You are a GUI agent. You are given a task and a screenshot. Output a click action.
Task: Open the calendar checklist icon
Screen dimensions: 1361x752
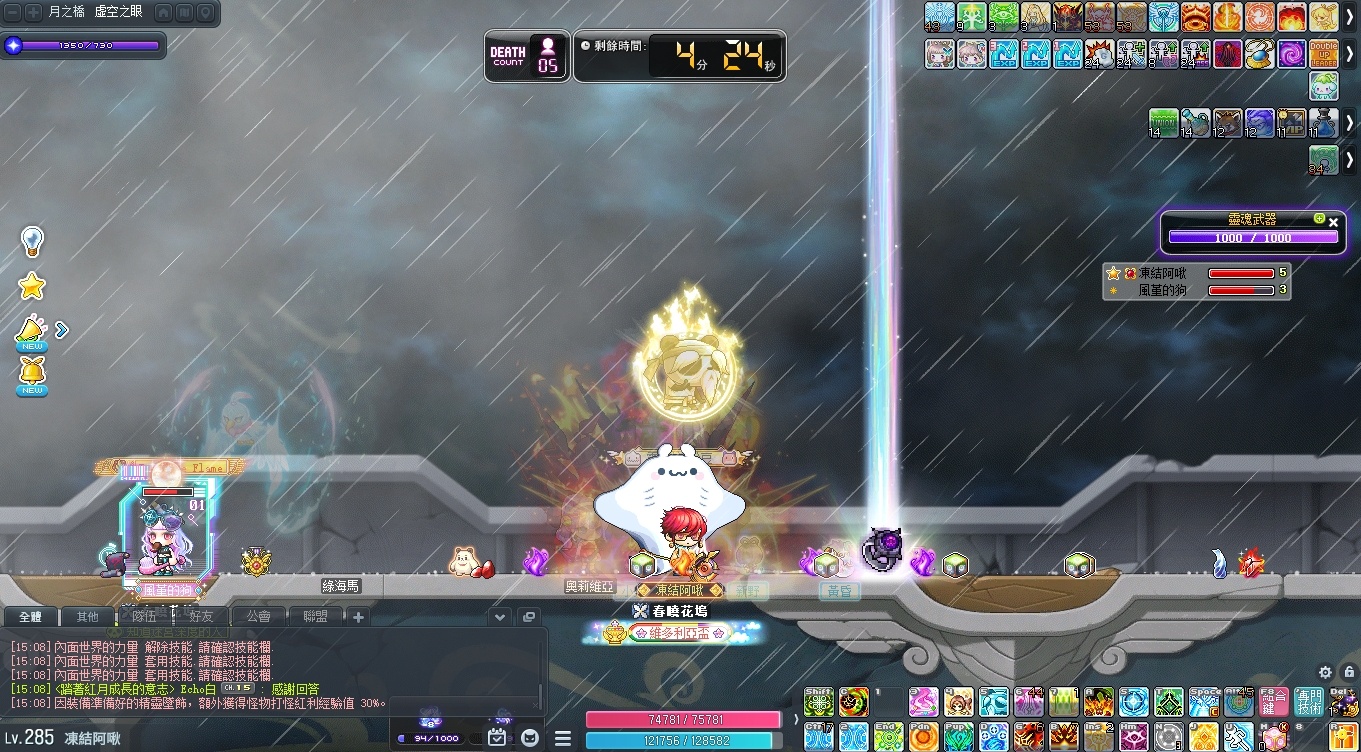click(x=497, y=738)
